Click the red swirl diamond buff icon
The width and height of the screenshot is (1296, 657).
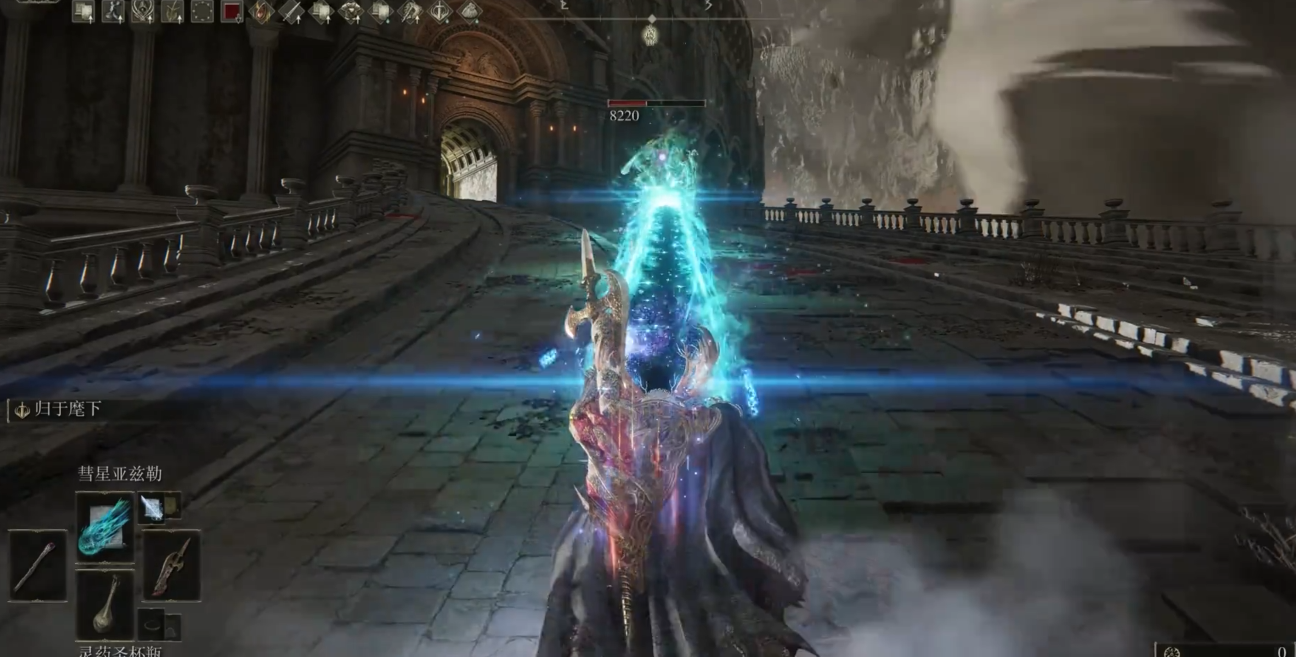click(262, 12)
